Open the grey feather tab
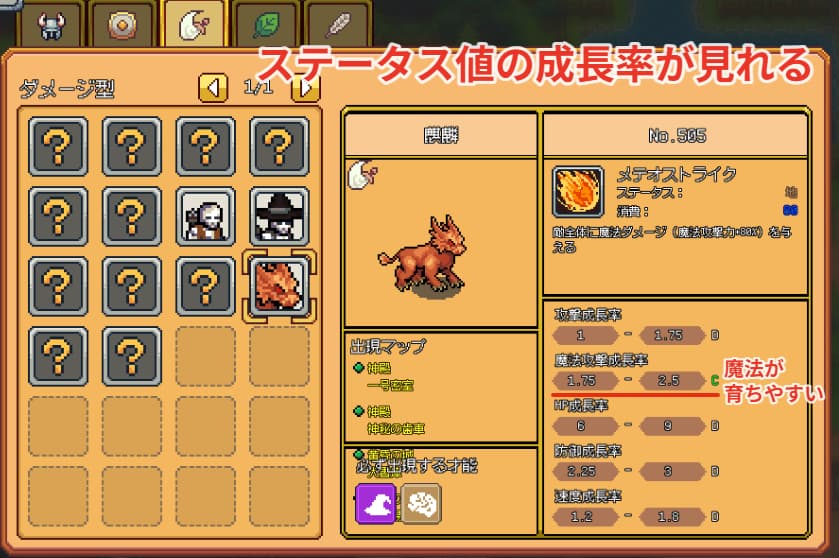The width and height of the screenshot is (839, 558). (338, 24)
